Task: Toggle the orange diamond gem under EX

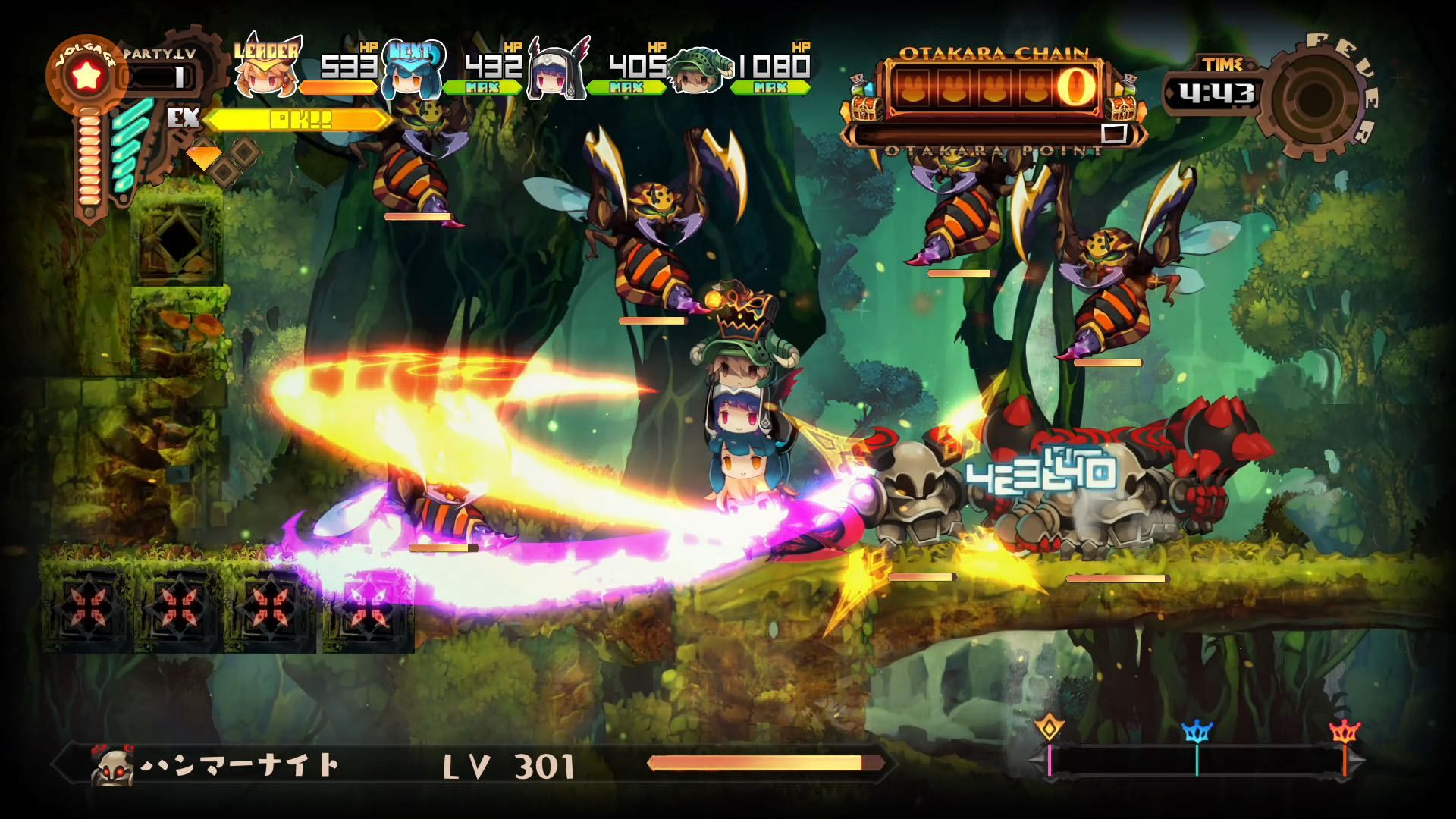Action: click(202, 155)
